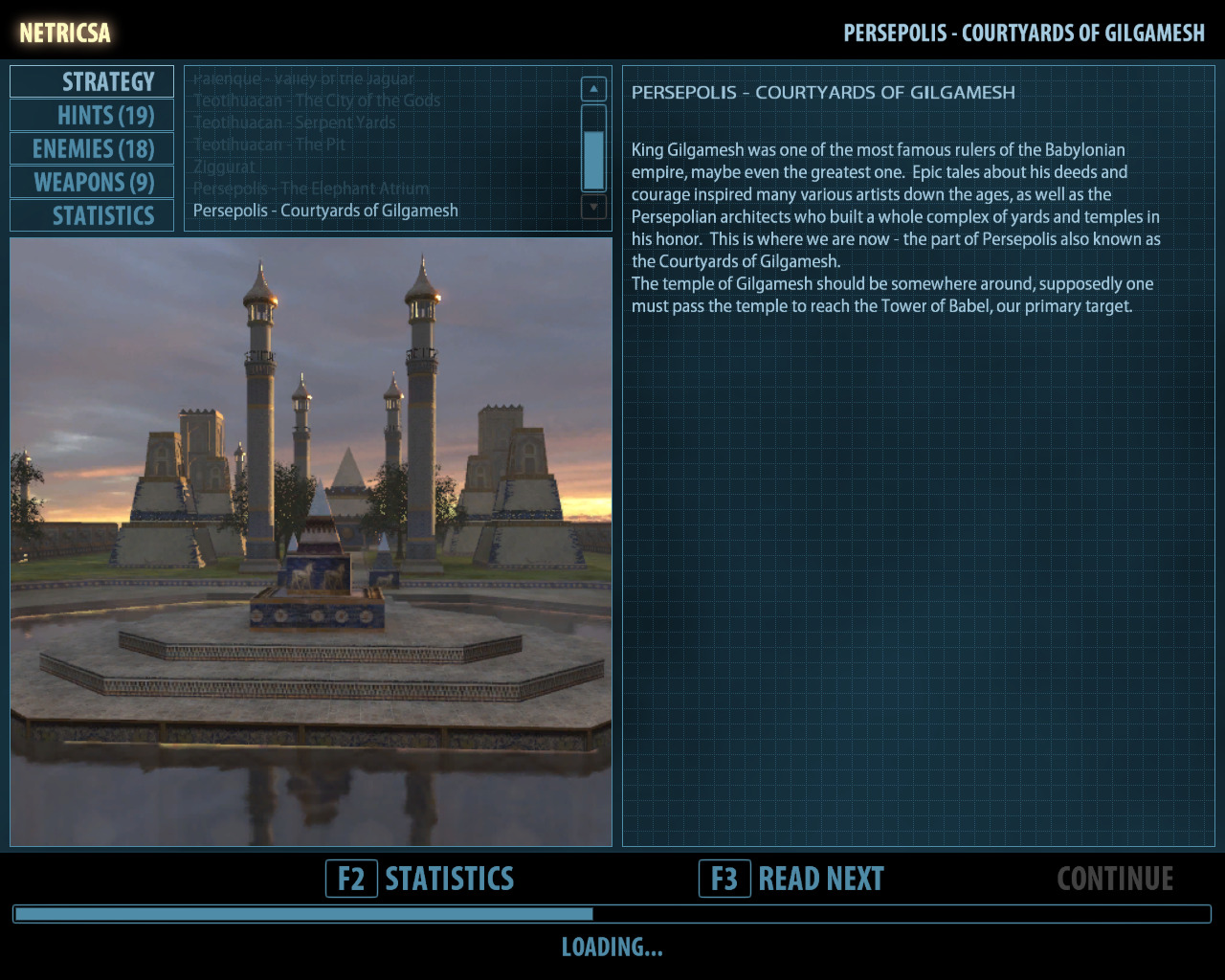Open Teotihuacan - The City of the Gods
Viewport: 1225px width, 980px height.
tap(317, 100)
